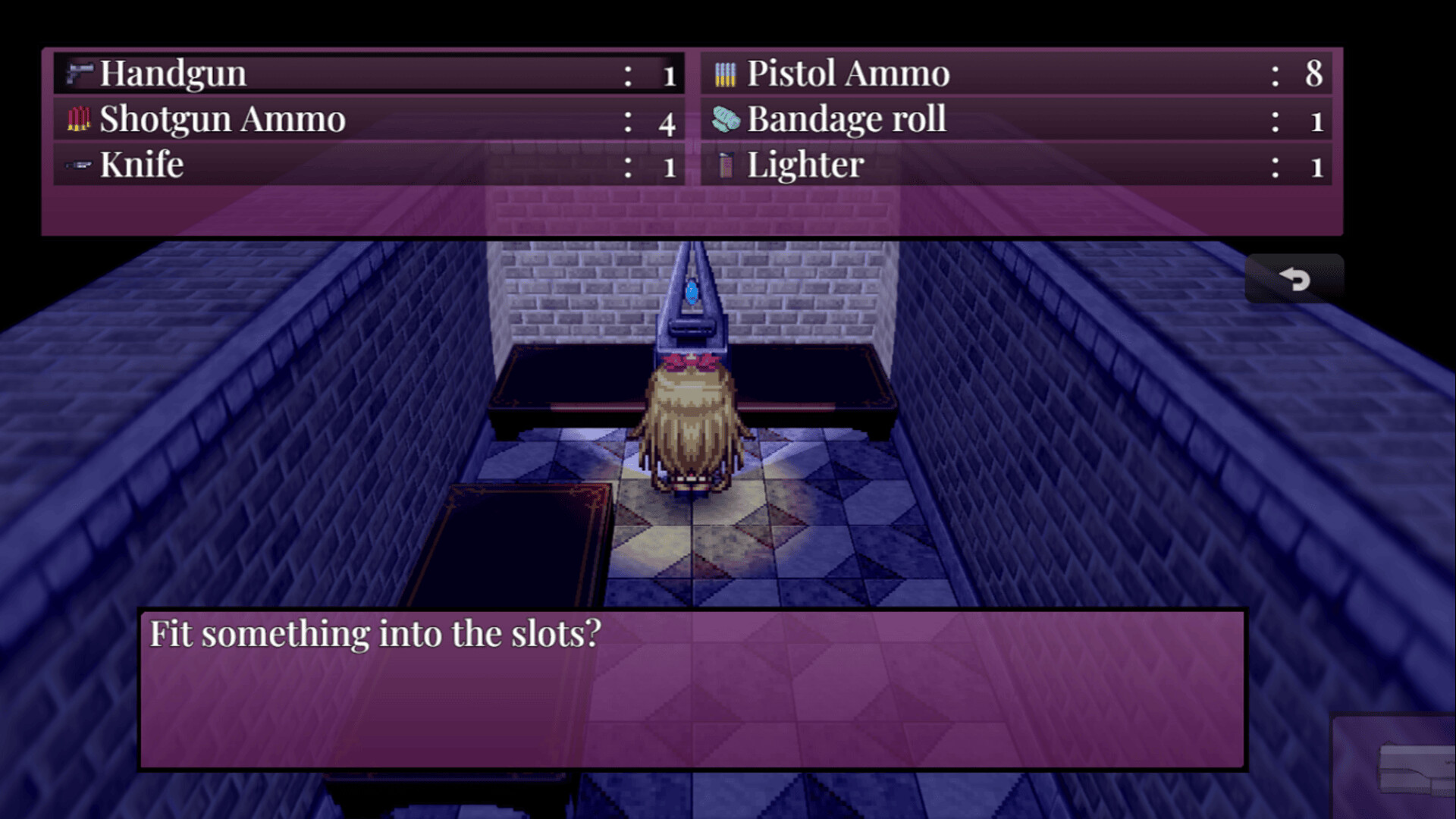Viewport: 1456px width, 819px height.
Task: Choose the Bandage roll item
Action: (1016, 119)
